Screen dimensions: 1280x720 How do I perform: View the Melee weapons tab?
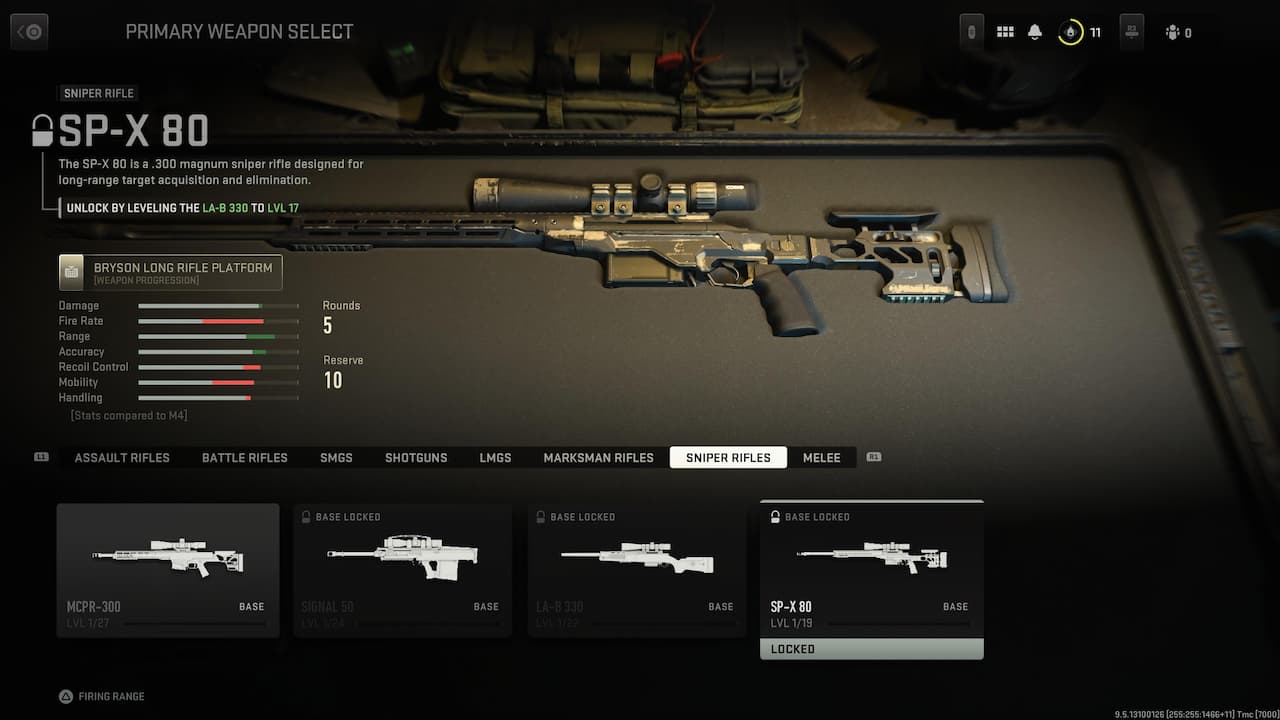822,457
